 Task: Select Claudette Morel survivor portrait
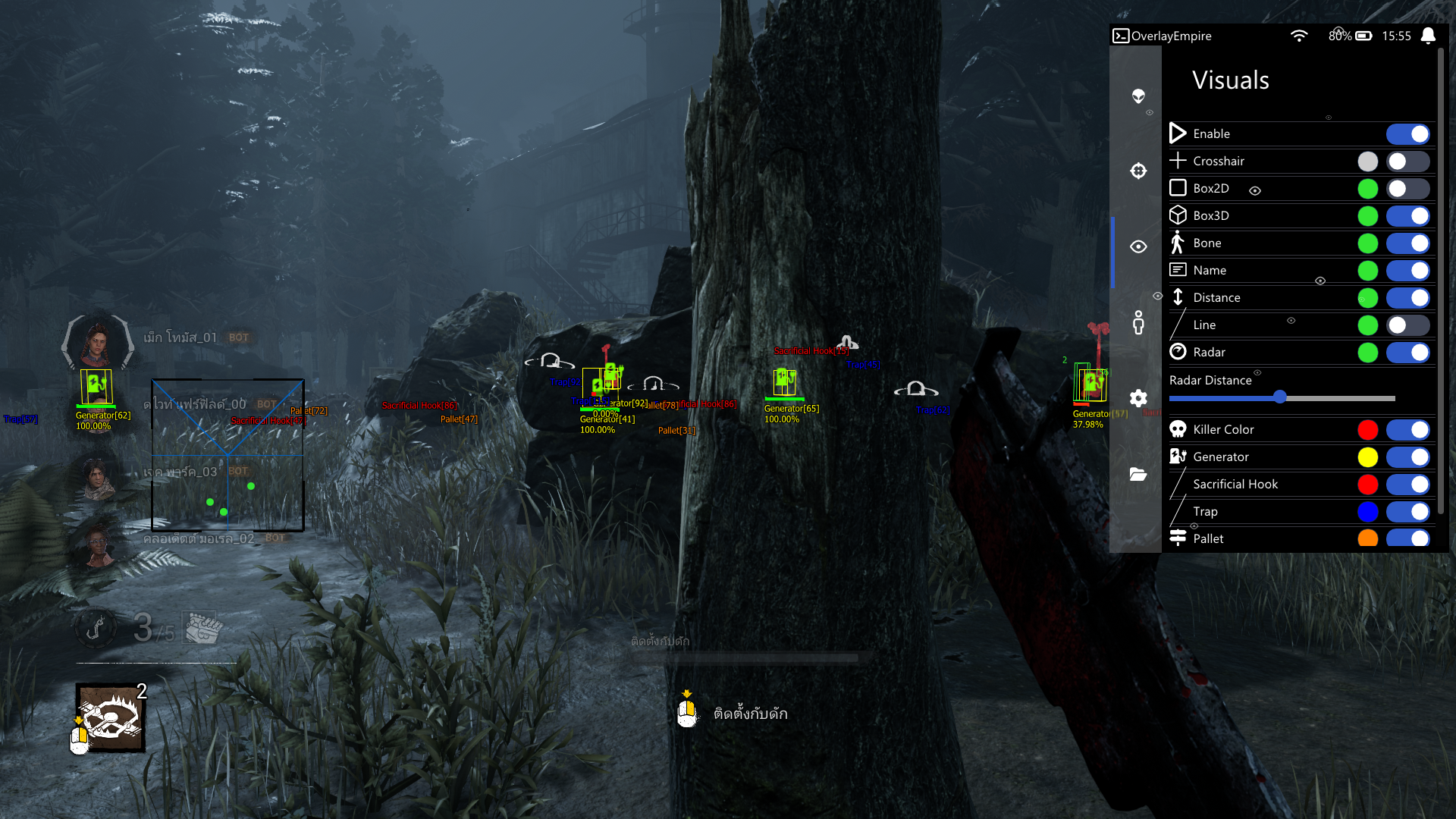pos(97,544)
